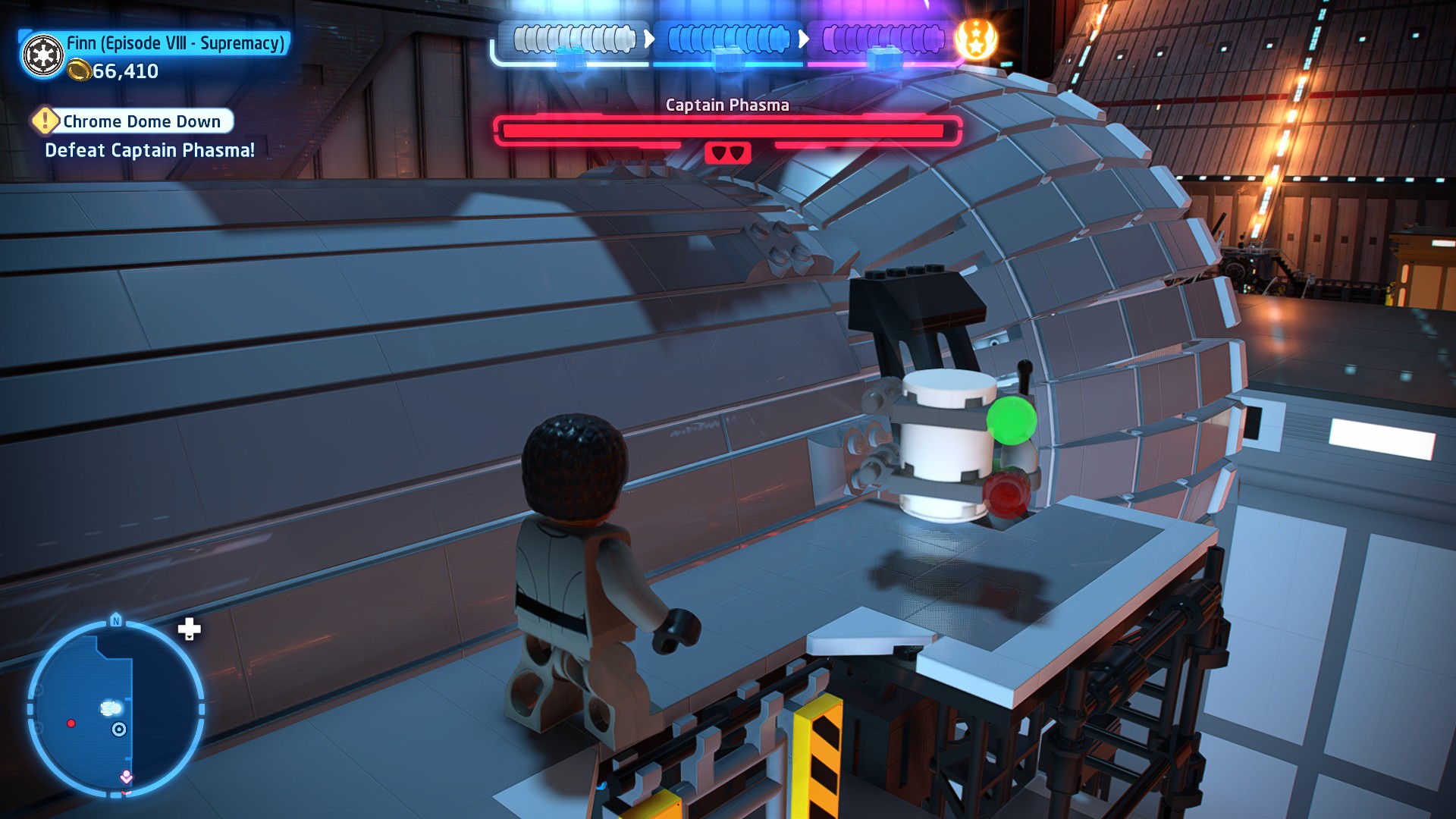
Task: Click the white plus icon beside minimap
Action: click(x=189, y=629)
